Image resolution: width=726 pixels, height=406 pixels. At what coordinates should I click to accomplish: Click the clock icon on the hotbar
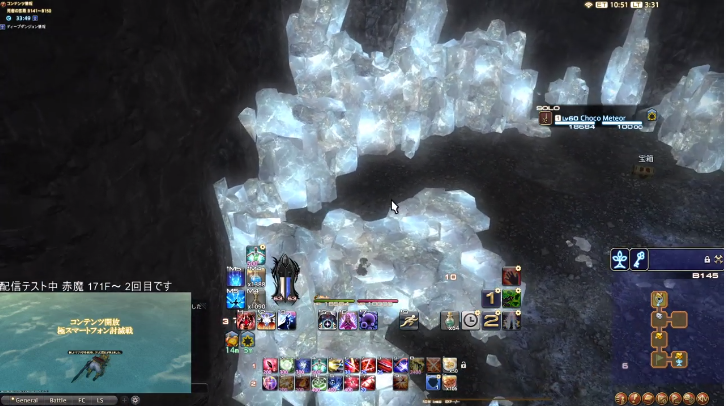[471, 320]
